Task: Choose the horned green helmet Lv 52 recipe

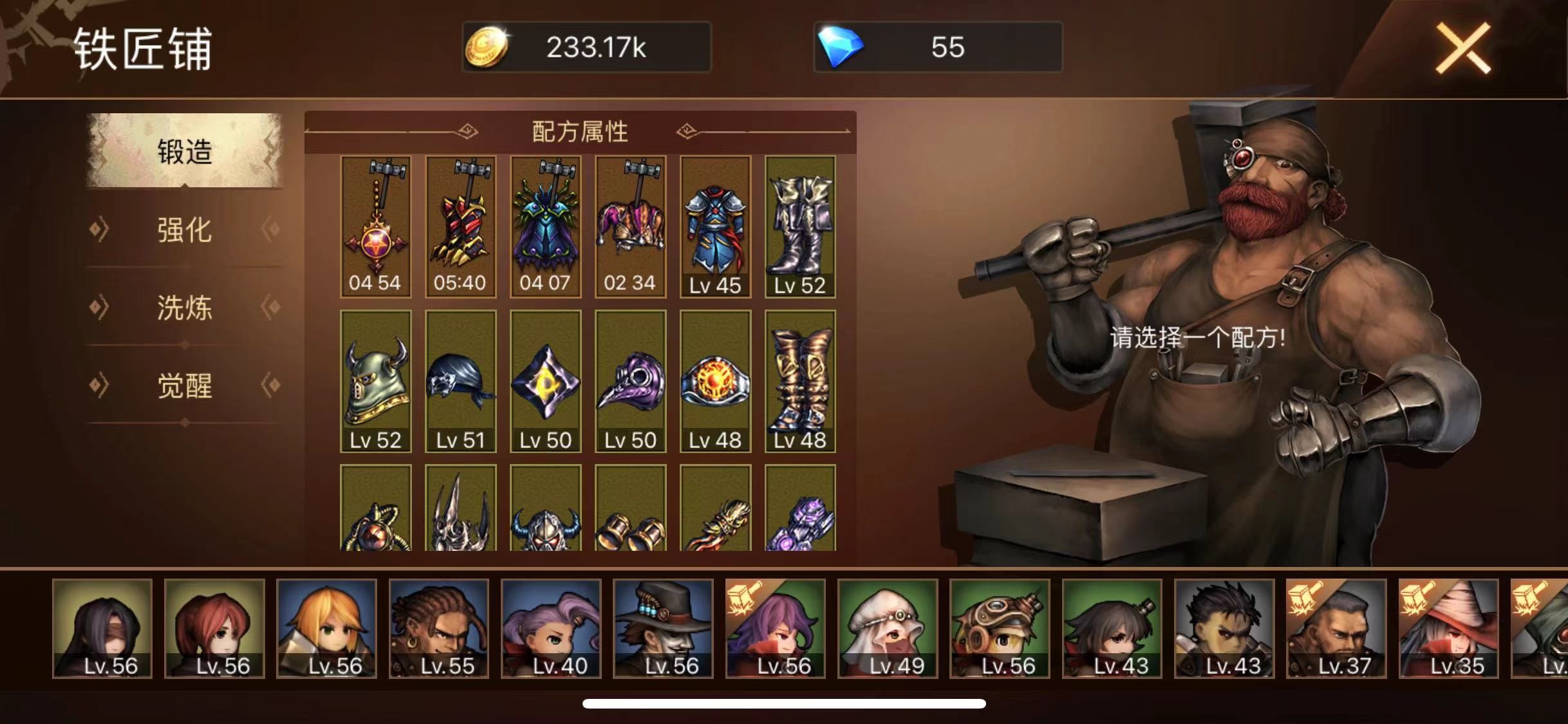Action: pos(375,381)
